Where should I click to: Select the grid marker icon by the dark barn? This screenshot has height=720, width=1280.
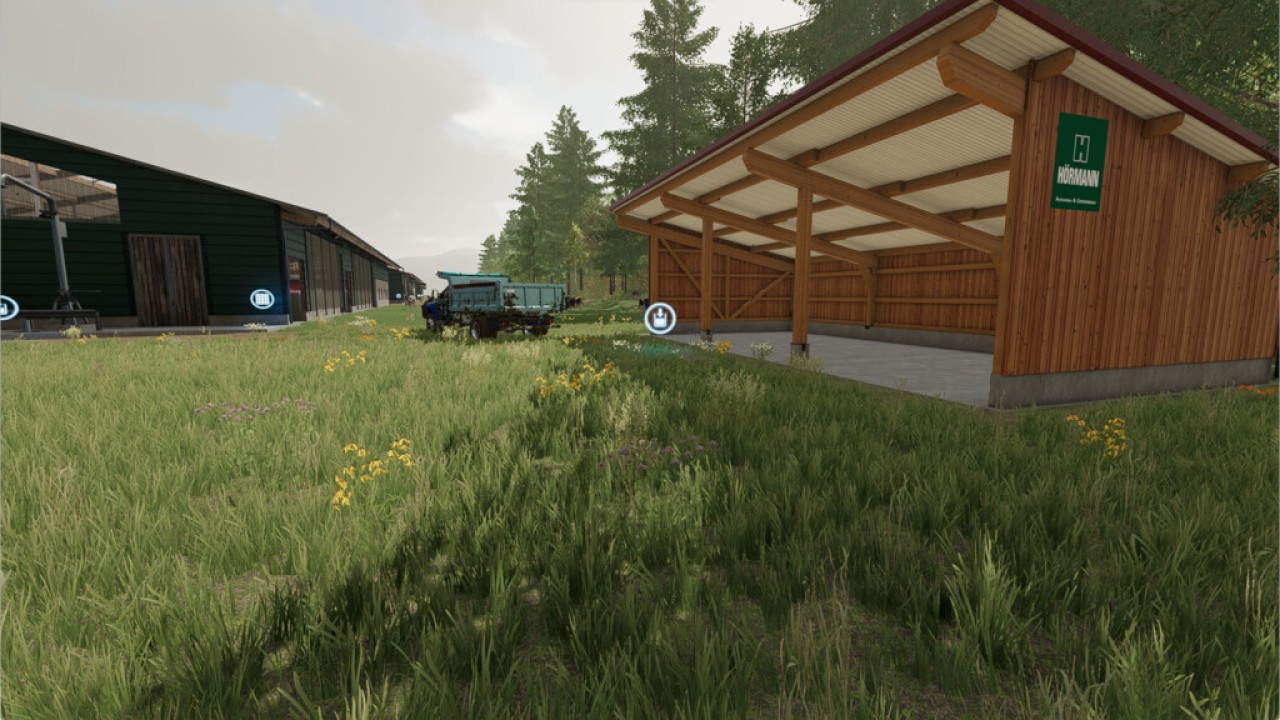(x=262, y=299)
